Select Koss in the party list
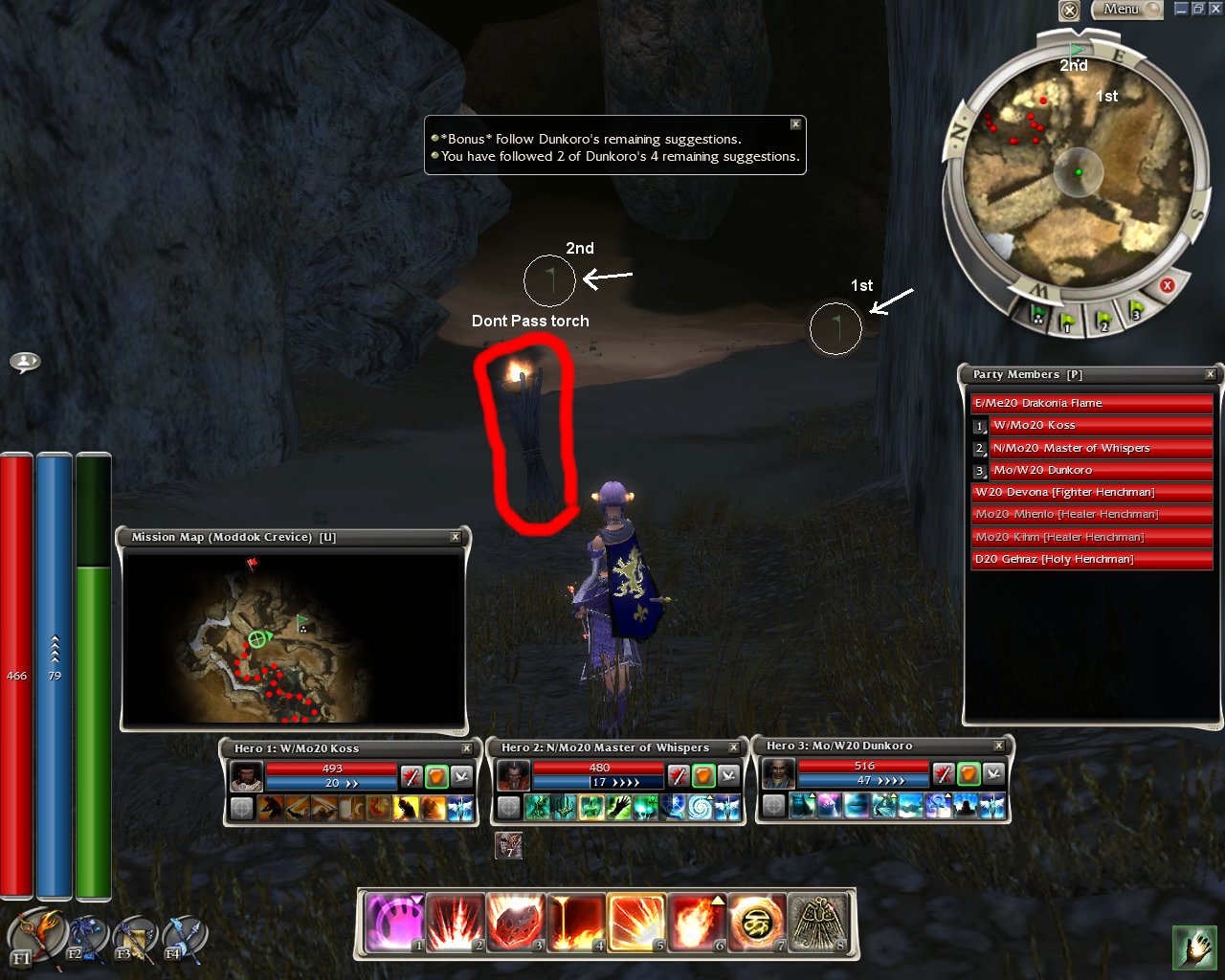The image size is (1225, 980). tap(1101, 425)
